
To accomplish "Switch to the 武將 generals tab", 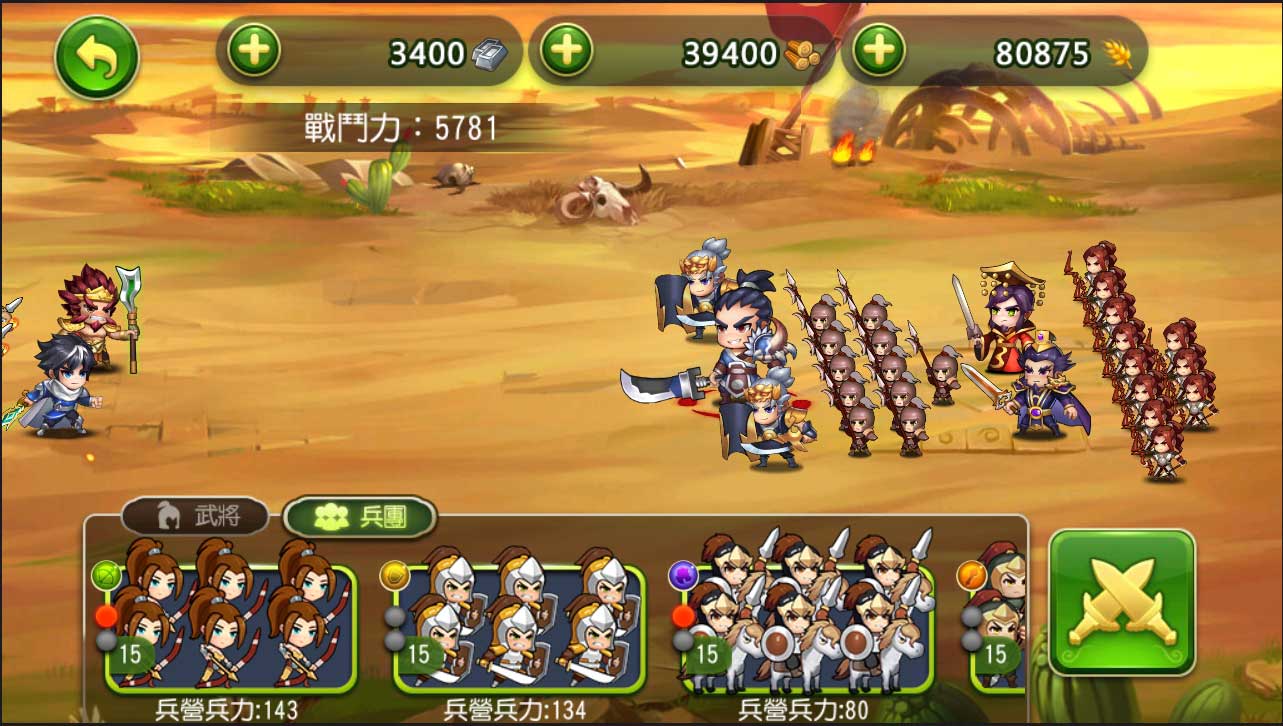I will (x=195, y=516).
